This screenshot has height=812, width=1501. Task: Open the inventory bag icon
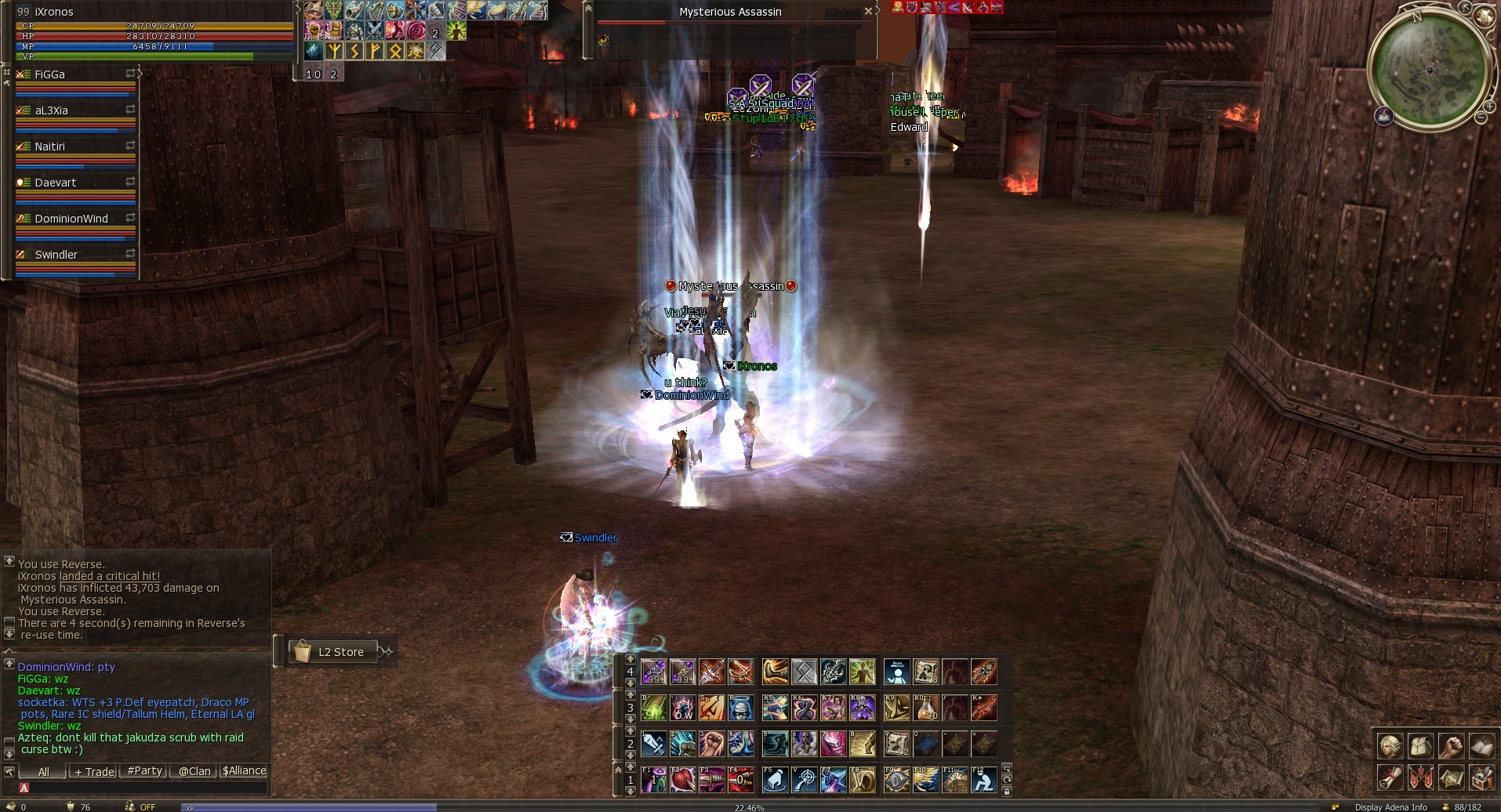[x=1420, y=745]
